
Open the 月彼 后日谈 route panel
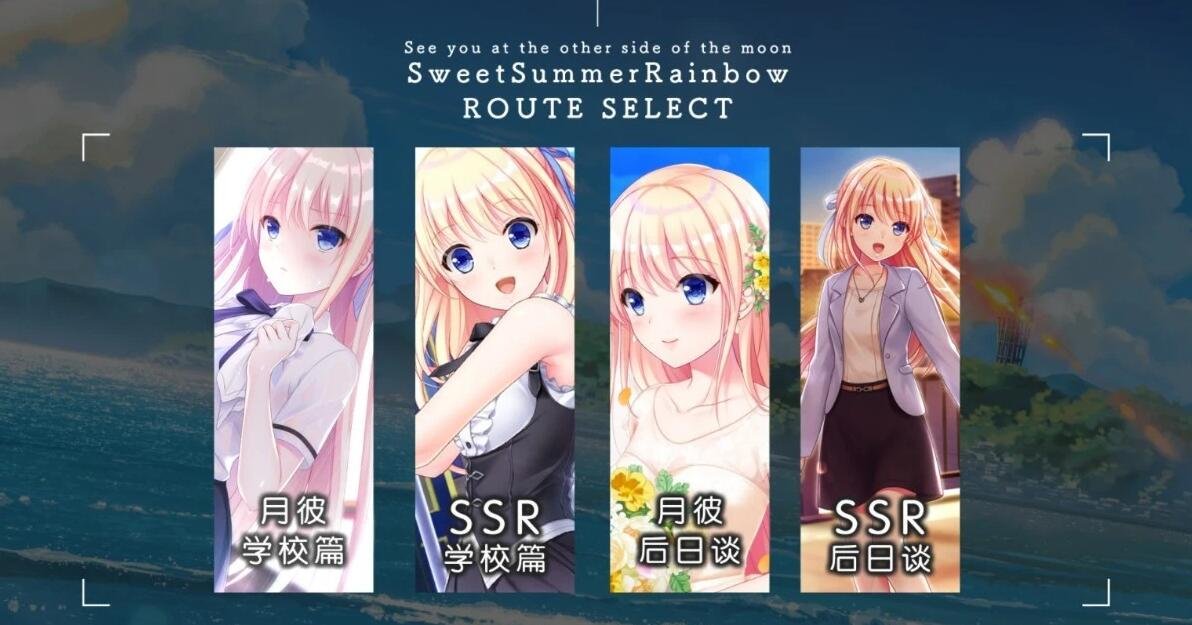pos(689,369)
